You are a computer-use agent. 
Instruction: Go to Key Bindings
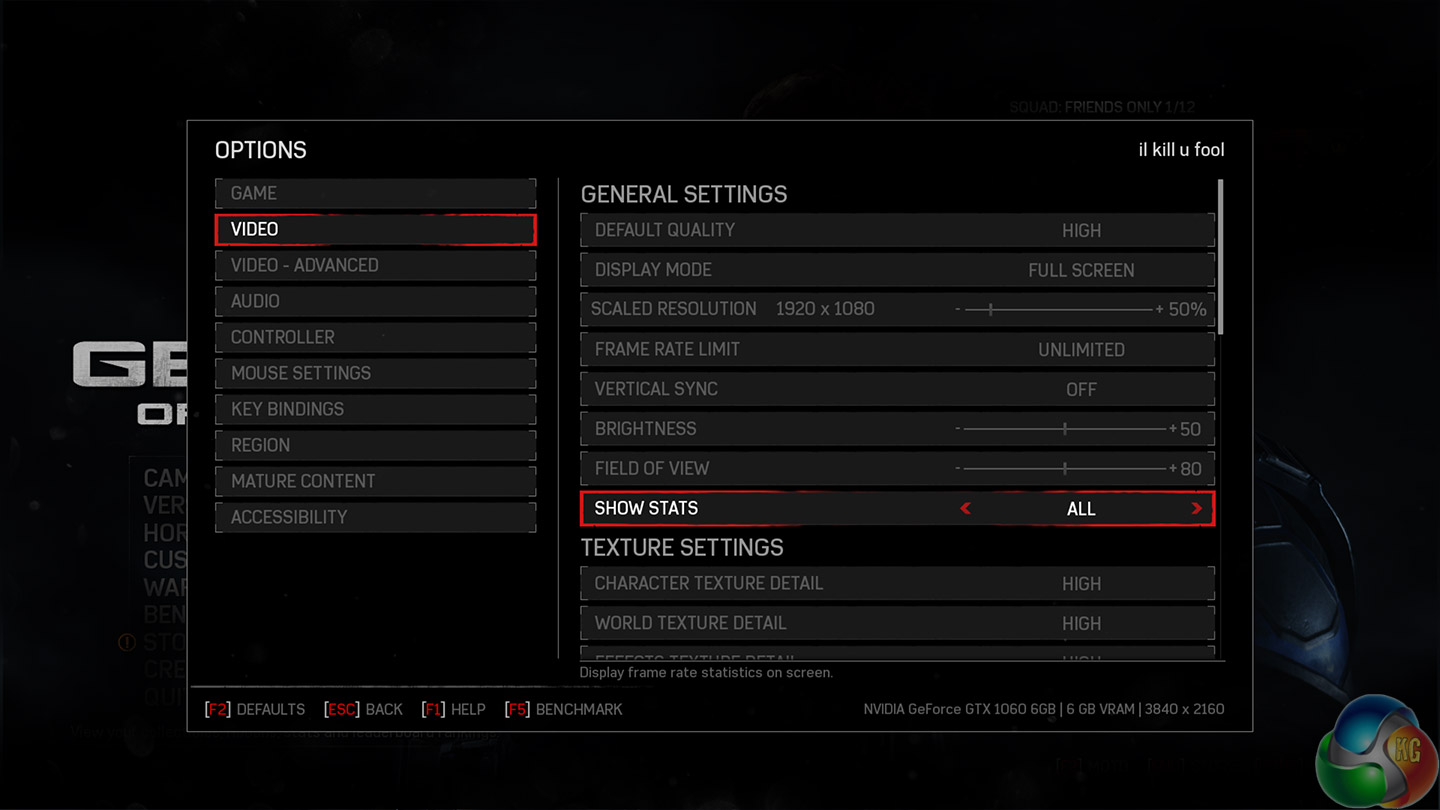[375, 409]
